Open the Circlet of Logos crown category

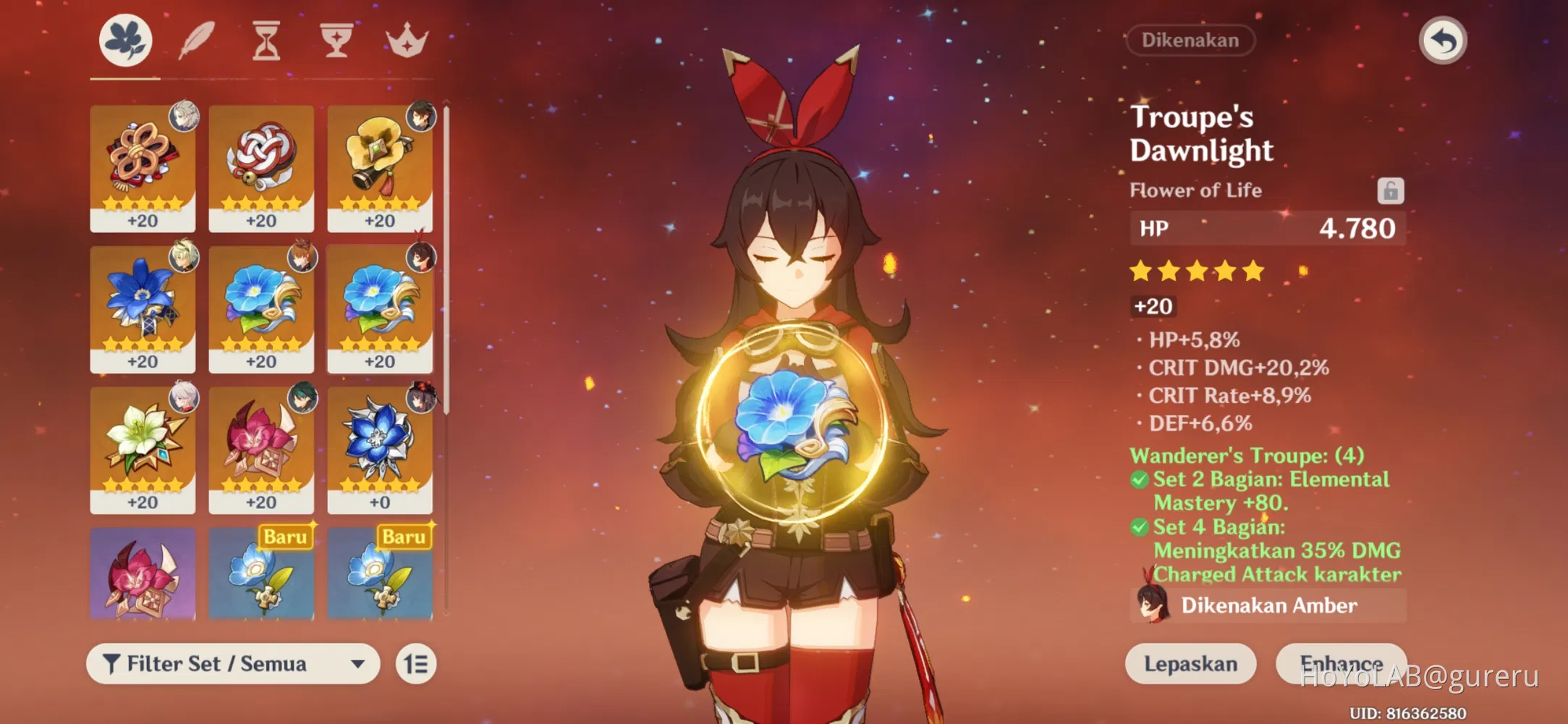[x=406, y=41]
